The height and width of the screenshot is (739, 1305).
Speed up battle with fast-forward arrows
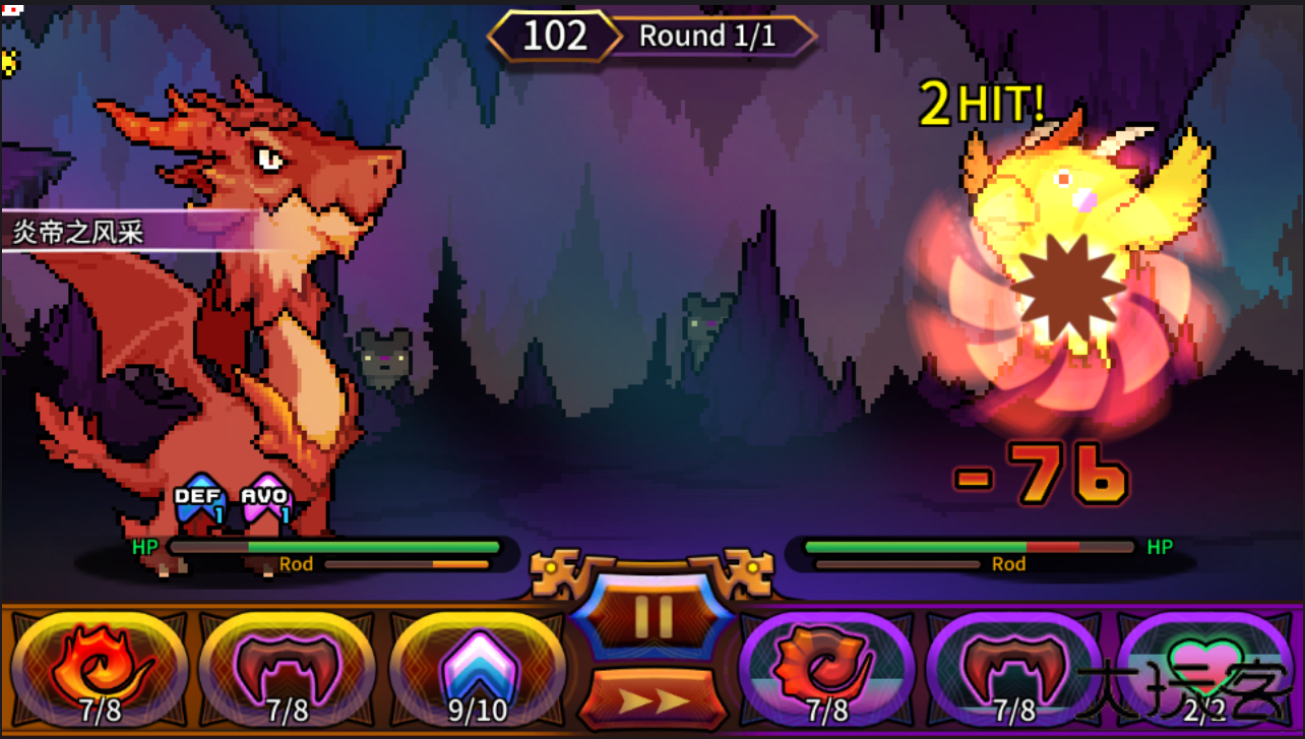point(652,698)
